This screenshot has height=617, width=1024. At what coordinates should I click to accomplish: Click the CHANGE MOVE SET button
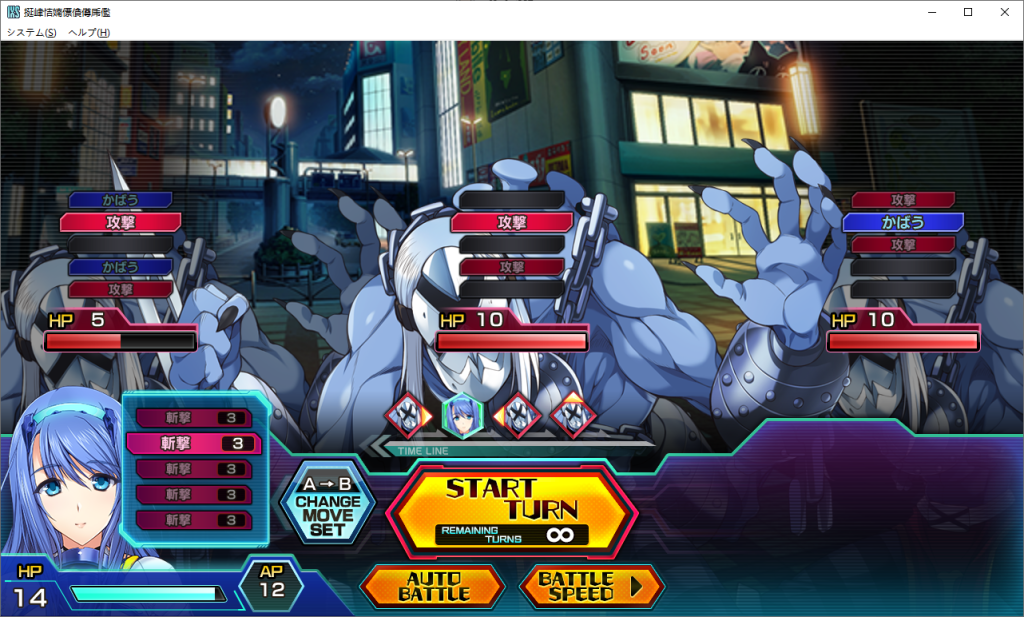[x=327, y=503]
